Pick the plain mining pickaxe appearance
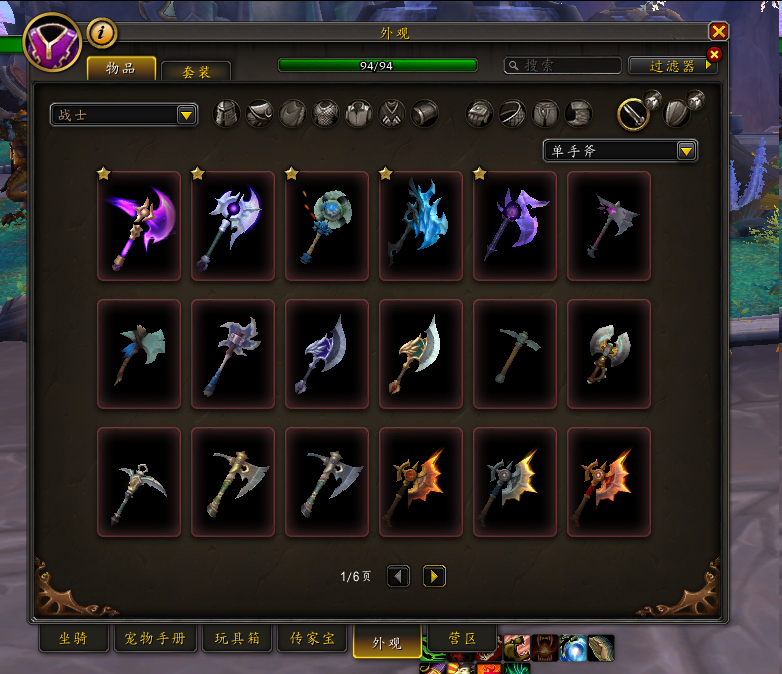 [x=514, y=354]
